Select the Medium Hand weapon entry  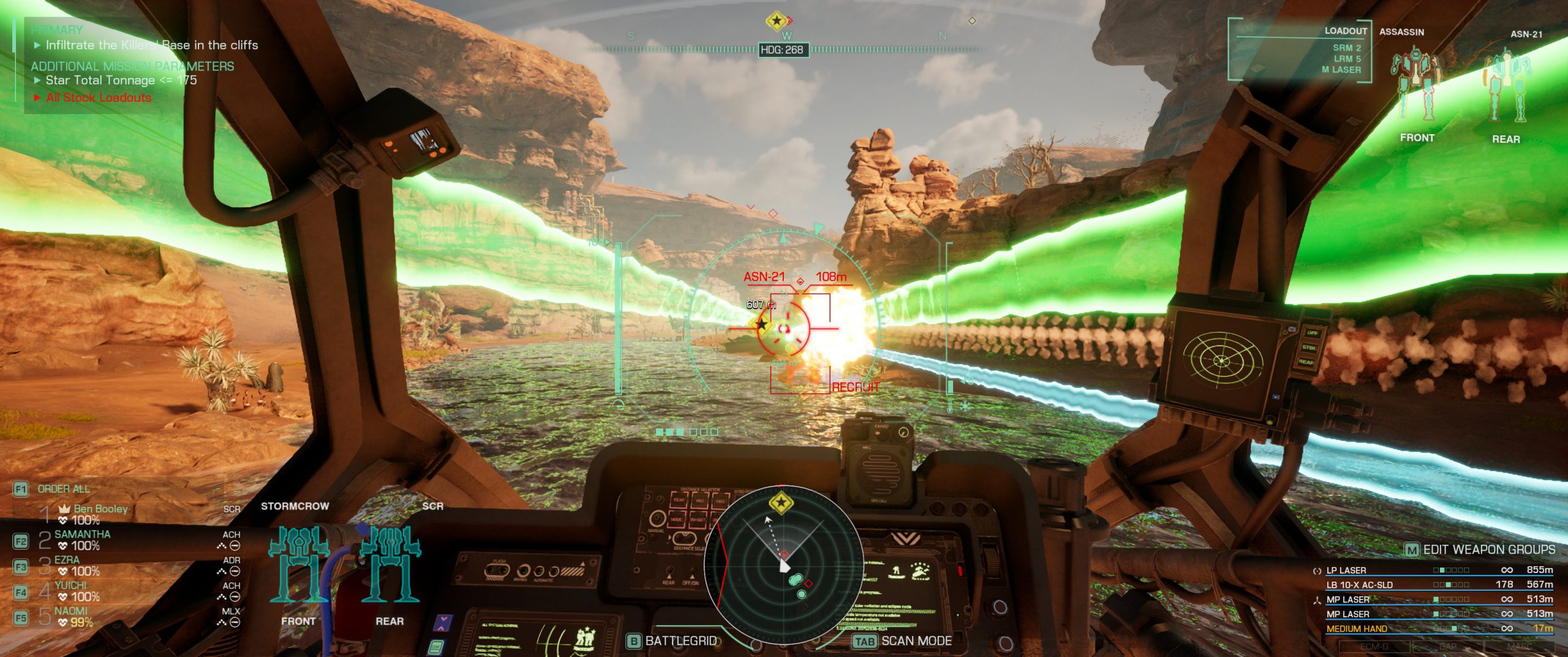point(1356,629)
